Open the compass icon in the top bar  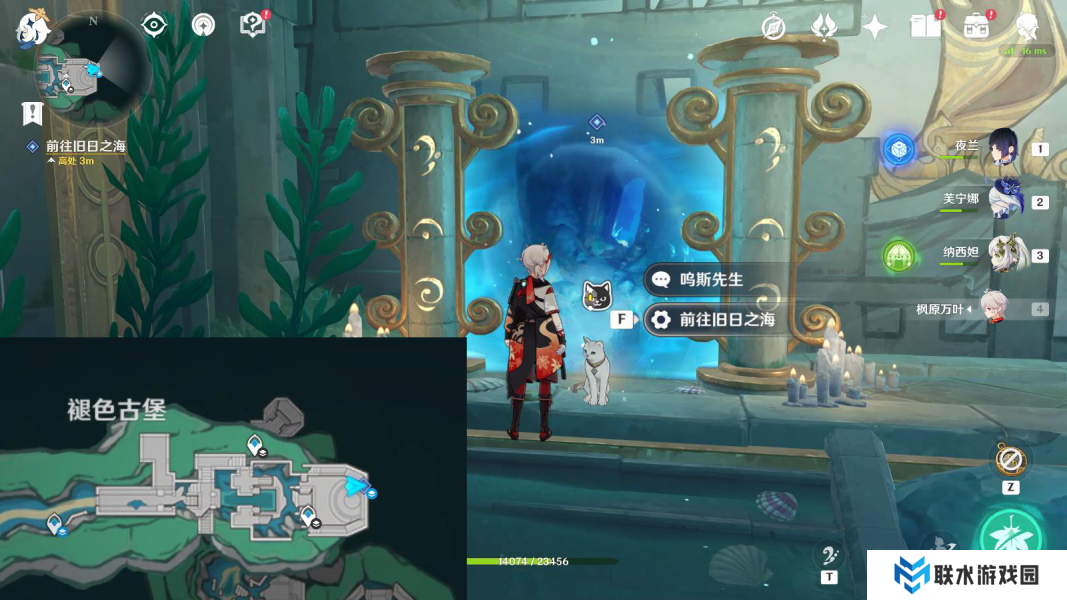click(773, 27)
